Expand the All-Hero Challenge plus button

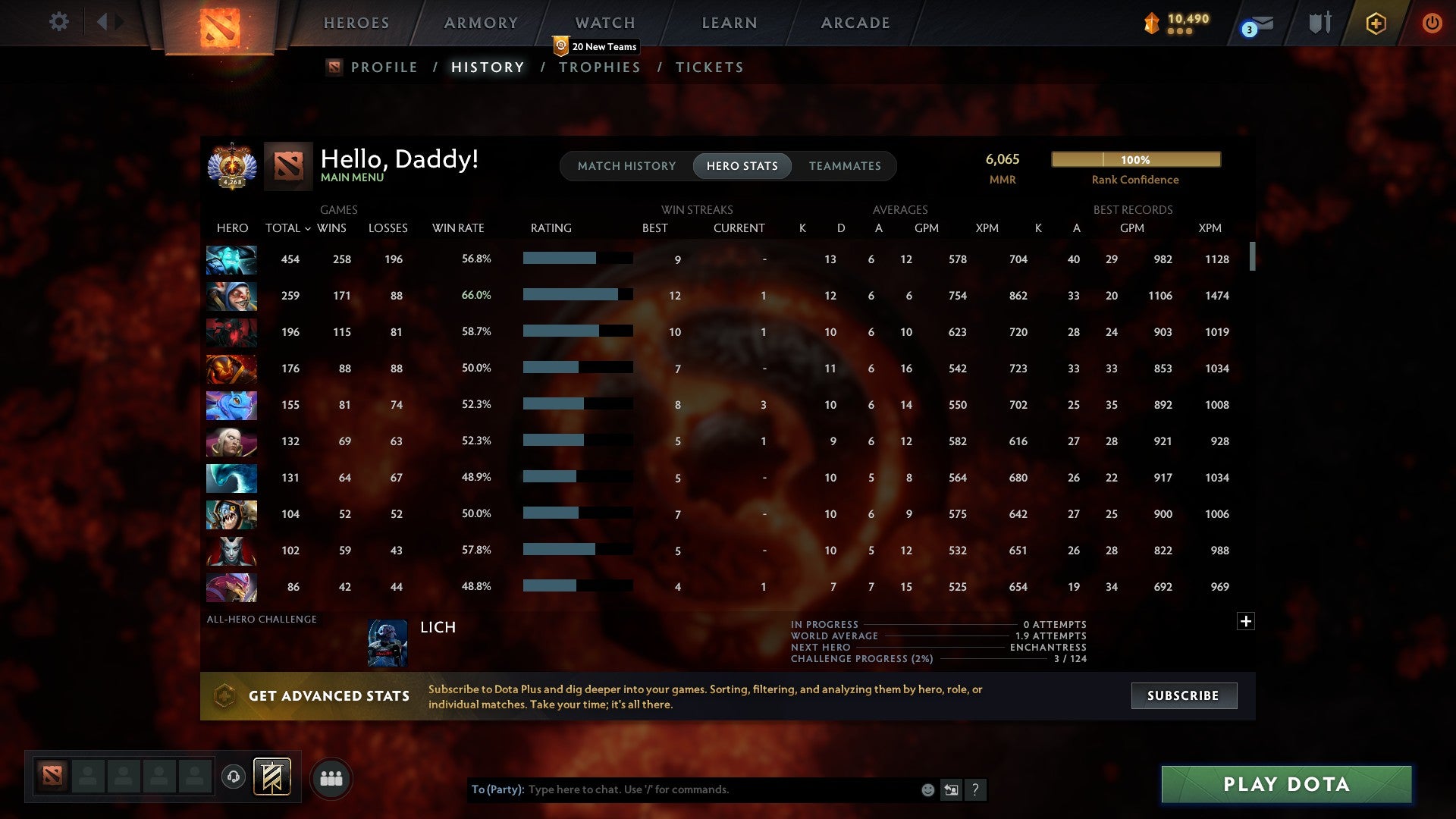pos(1246,620)
